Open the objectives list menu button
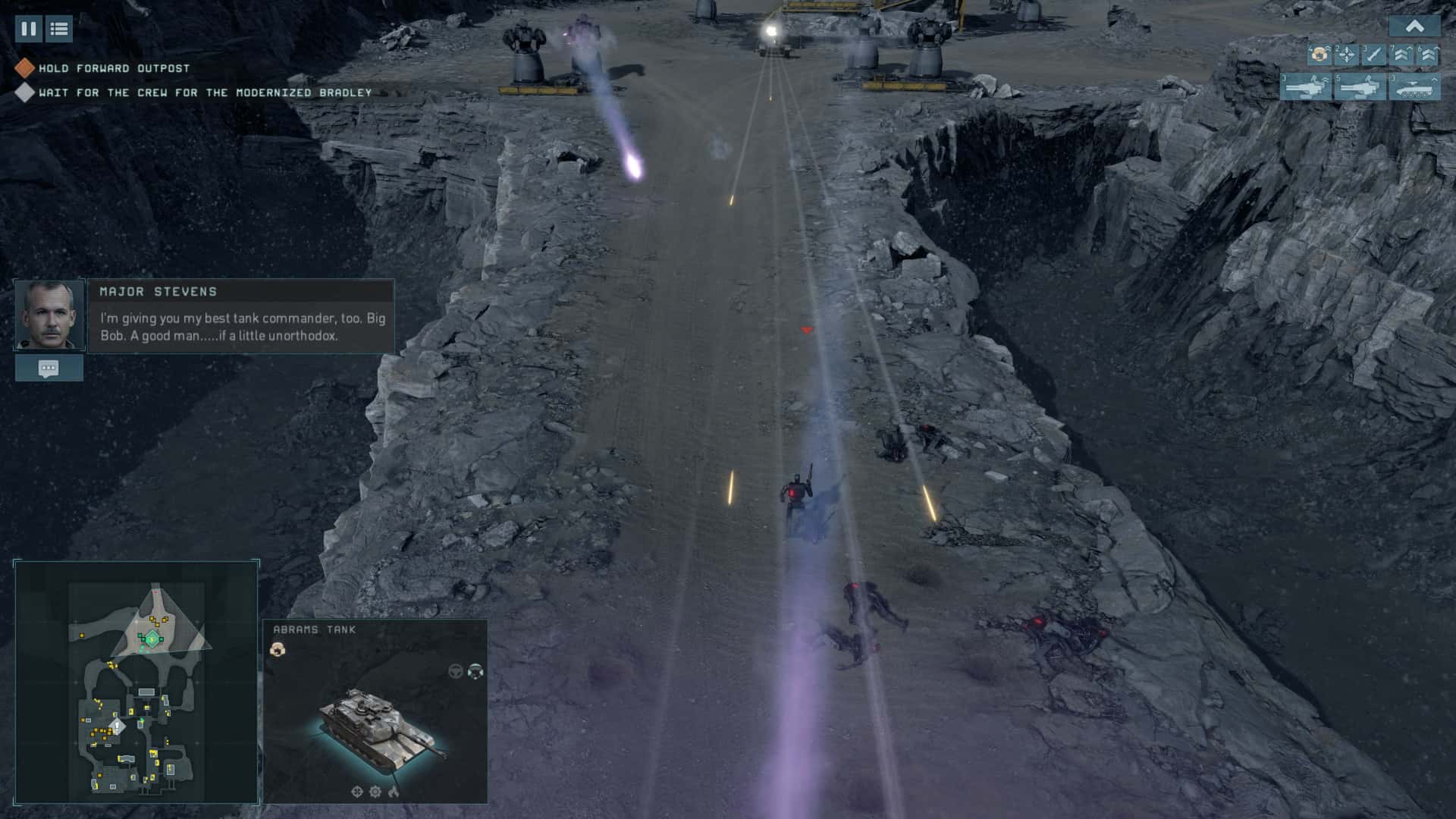 (x=59, y=29)
